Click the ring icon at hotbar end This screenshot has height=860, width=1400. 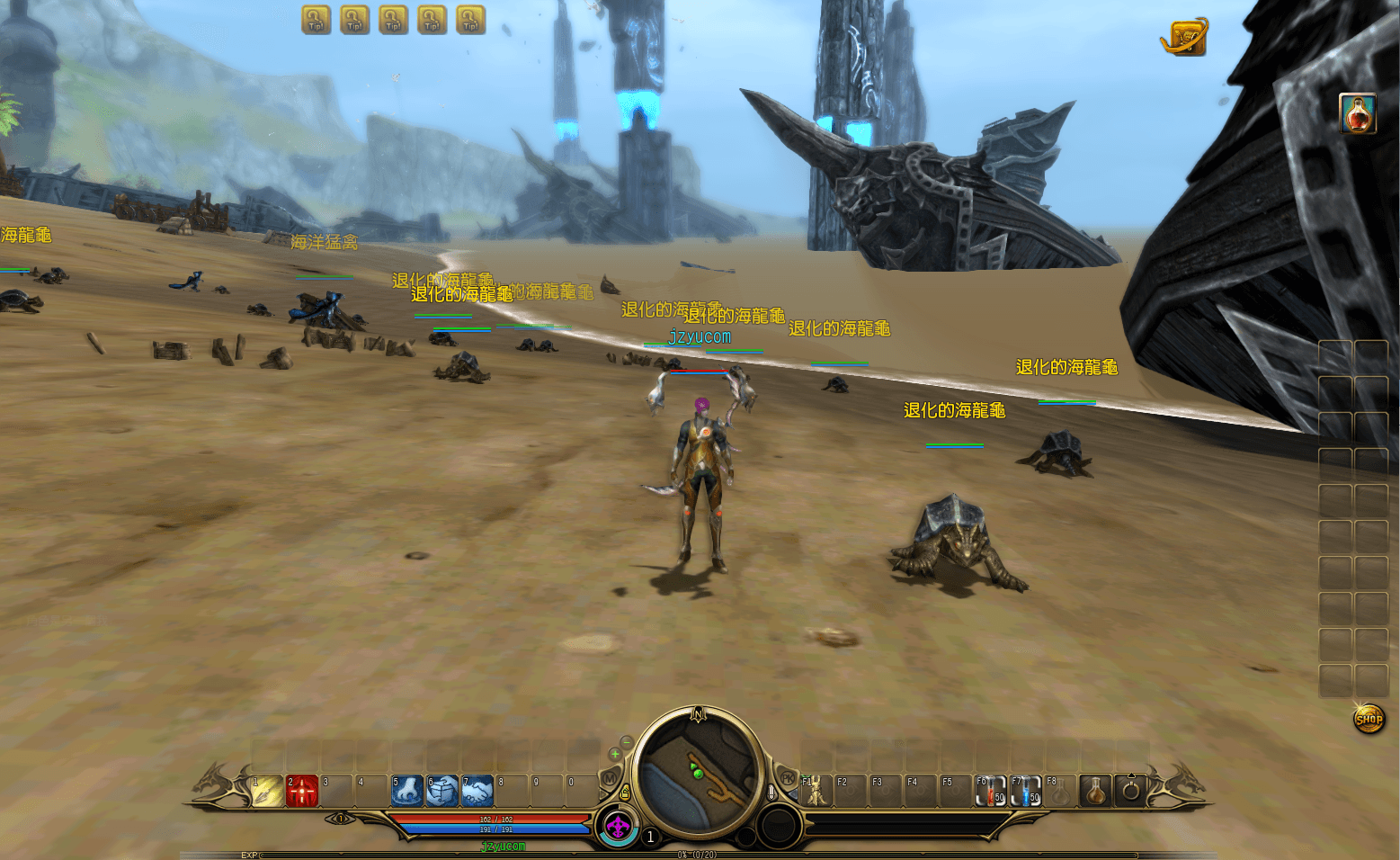(1131, 792)
